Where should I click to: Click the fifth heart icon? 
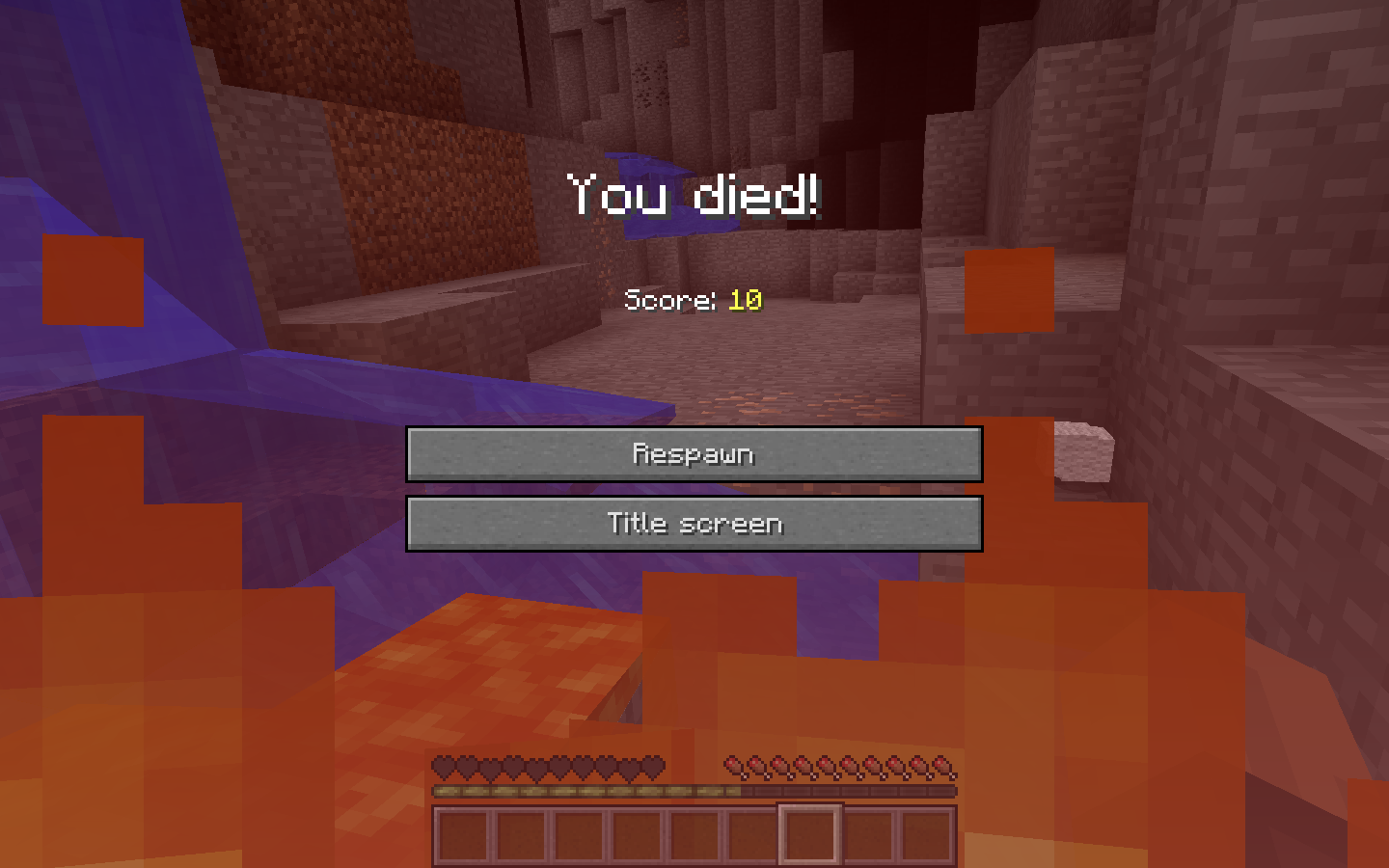(538, 766)
